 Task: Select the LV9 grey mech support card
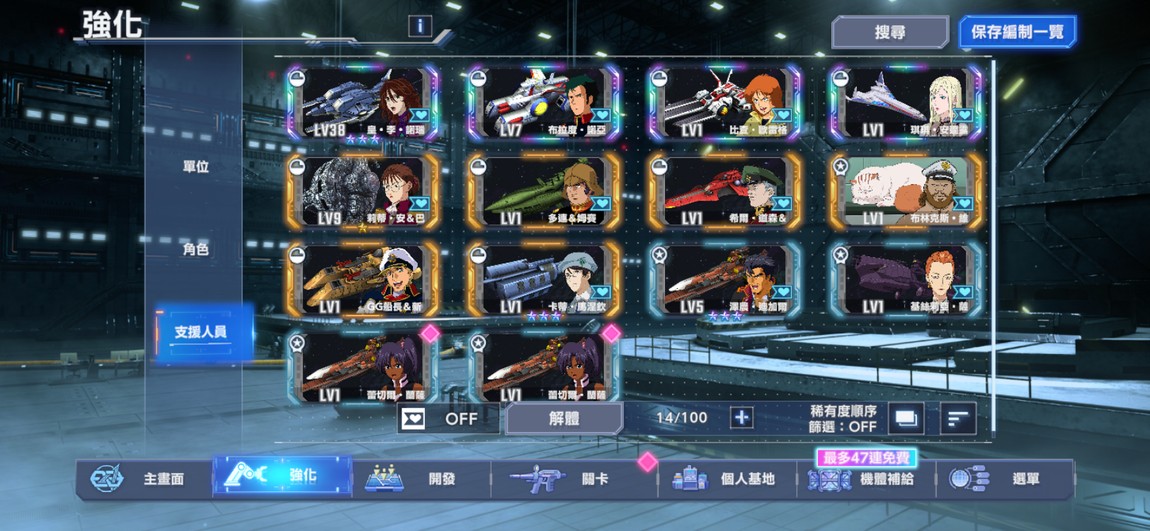[364, 191]
